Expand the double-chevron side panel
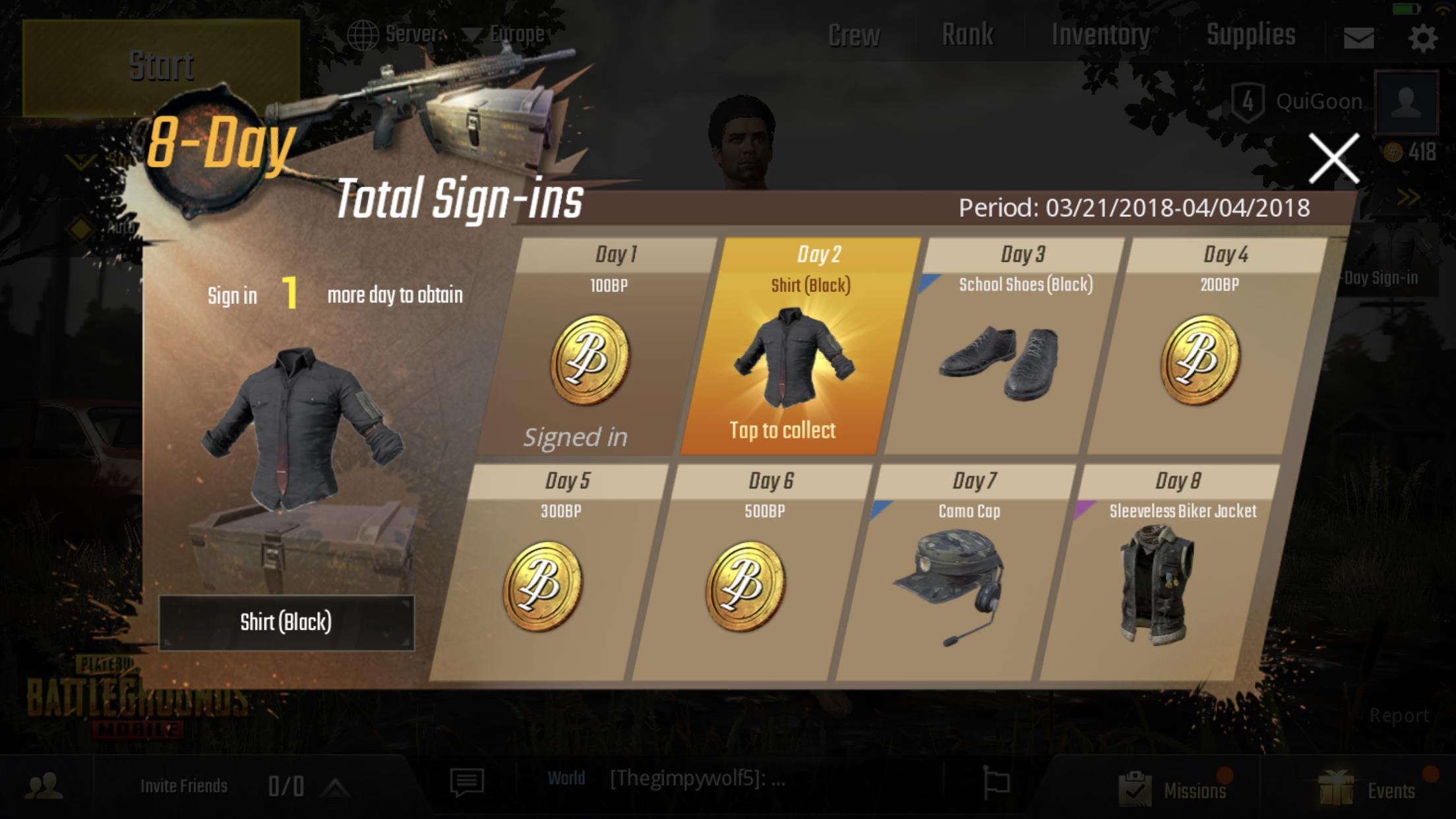1456x819 pixels. 1409,196
